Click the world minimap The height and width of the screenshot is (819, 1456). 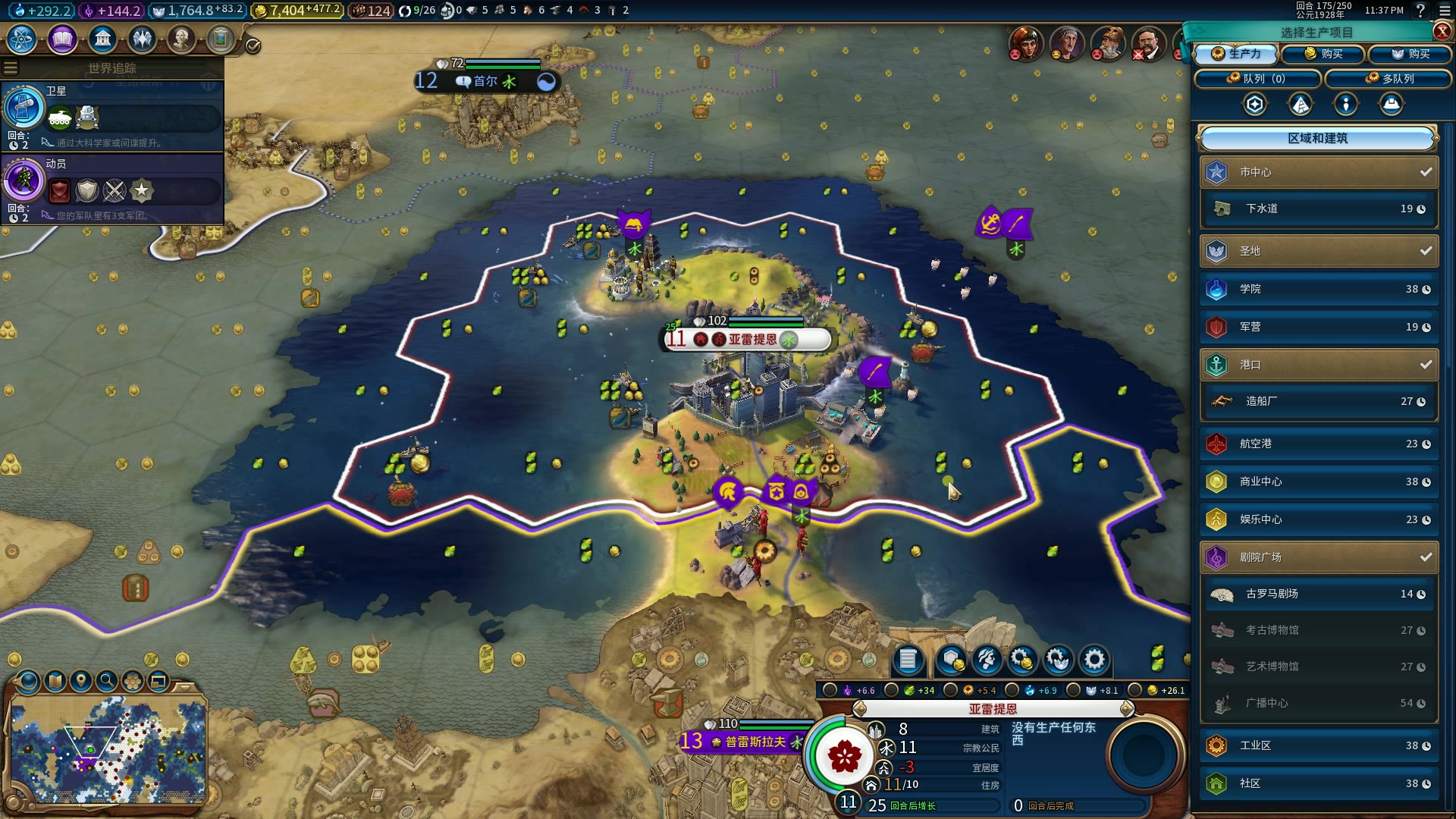point(108,751)
